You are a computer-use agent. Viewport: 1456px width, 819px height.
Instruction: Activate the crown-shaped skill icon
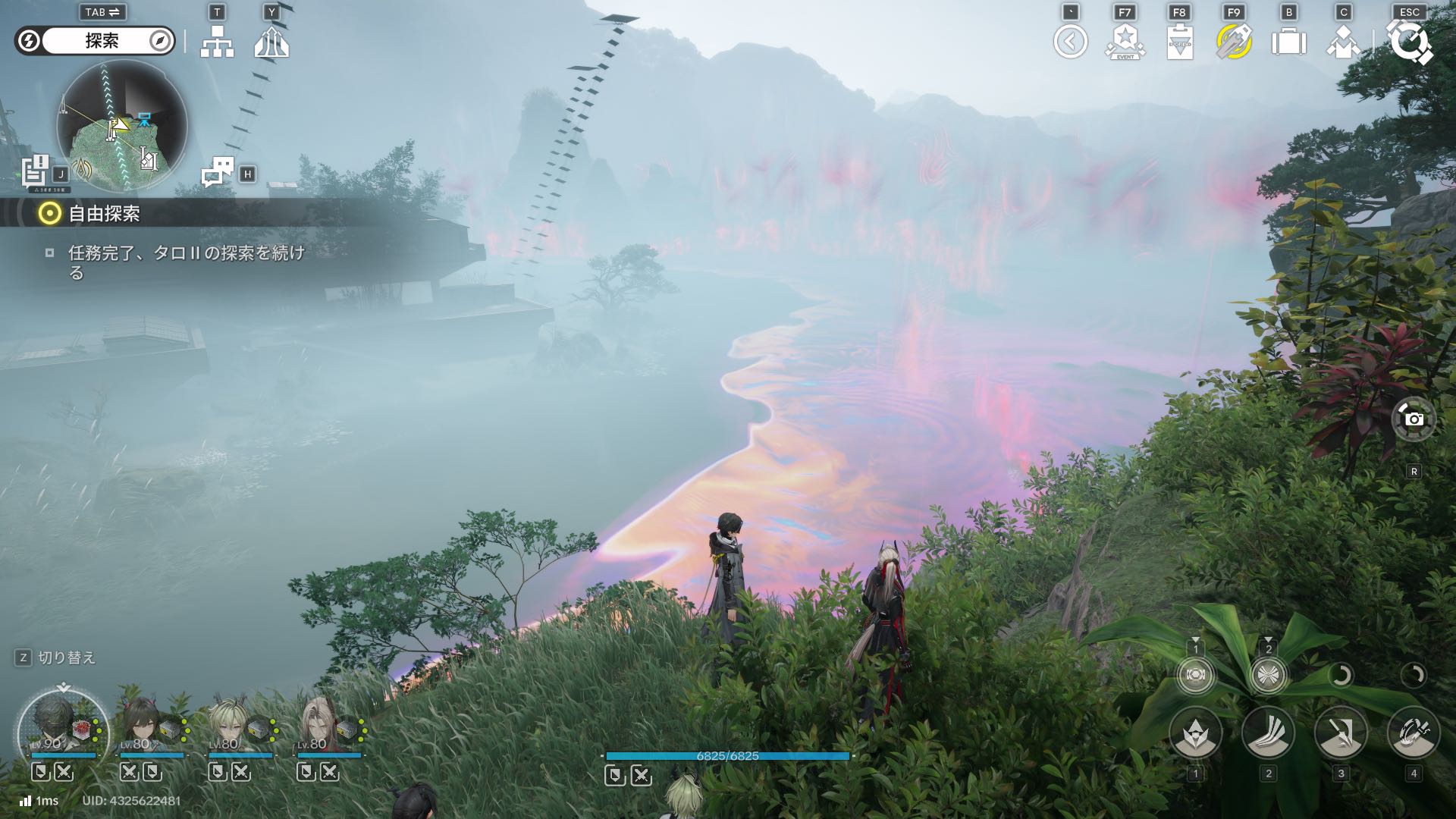pyautogui.click(x=1195, y=734)
